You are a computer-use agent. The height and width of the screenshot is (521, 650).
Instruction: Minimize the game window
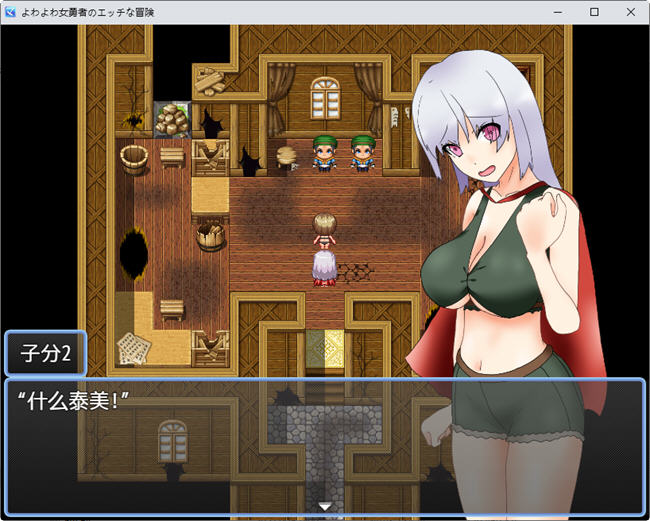[559, 12]
